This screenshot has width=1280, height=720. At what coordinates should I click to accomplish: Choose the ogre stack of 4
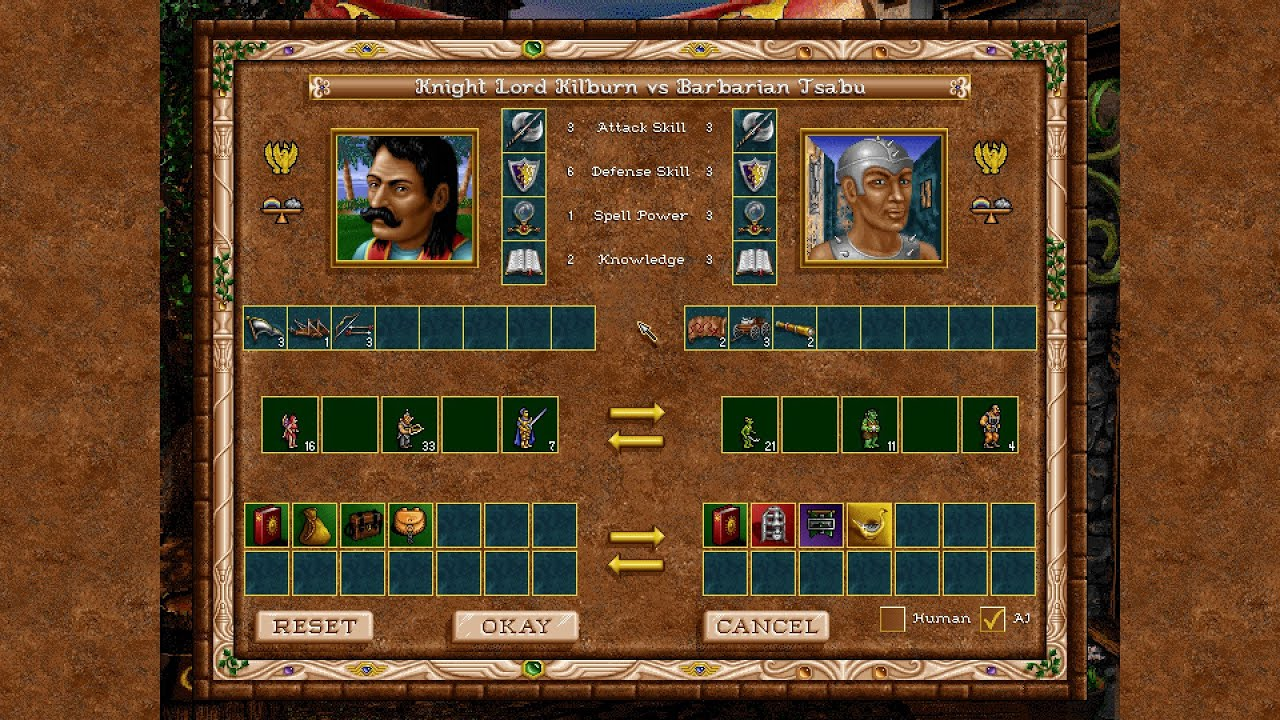[x=990, y=425]
